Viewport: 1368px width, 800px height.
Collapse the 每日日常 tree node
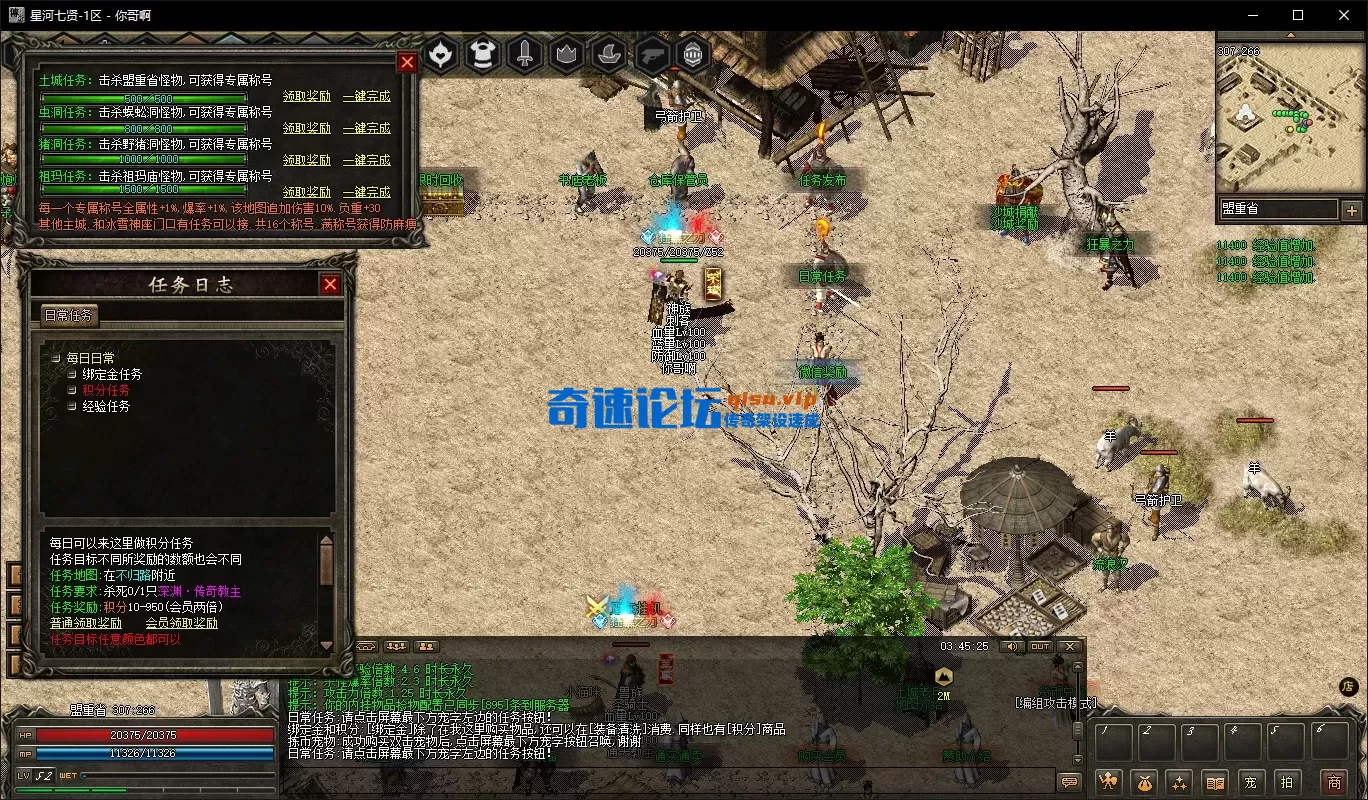click(x=55, y=357)
